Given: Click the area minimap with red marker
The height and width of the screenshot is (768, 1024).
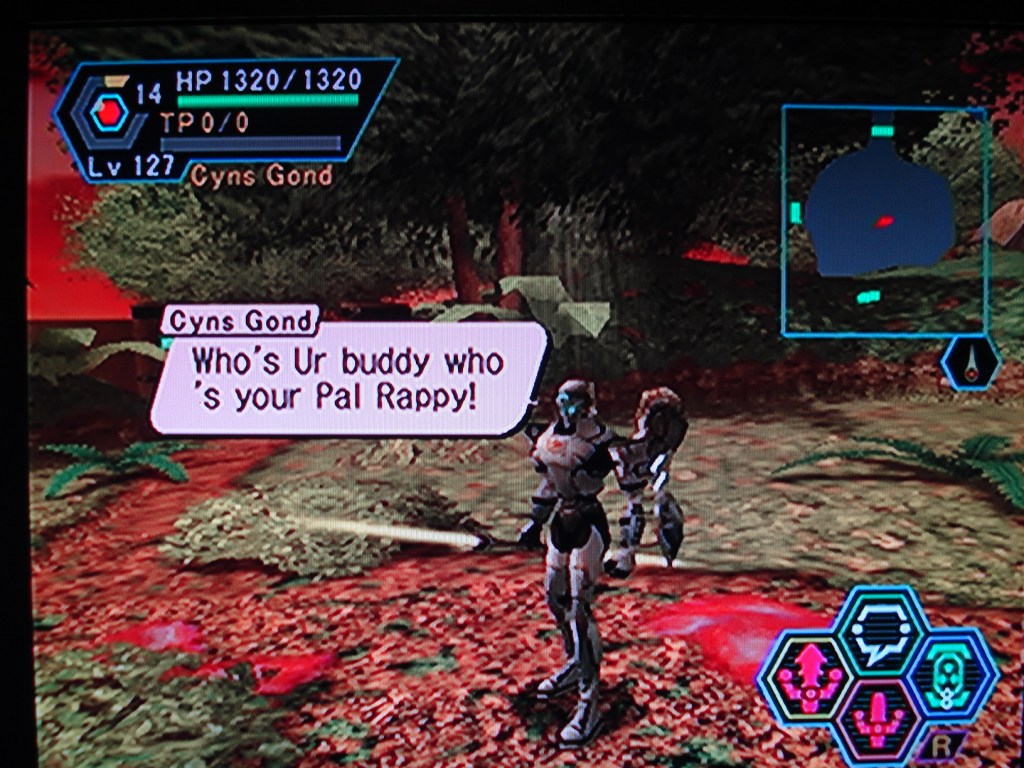Looking at the screenshot, I should pos(883,220).
